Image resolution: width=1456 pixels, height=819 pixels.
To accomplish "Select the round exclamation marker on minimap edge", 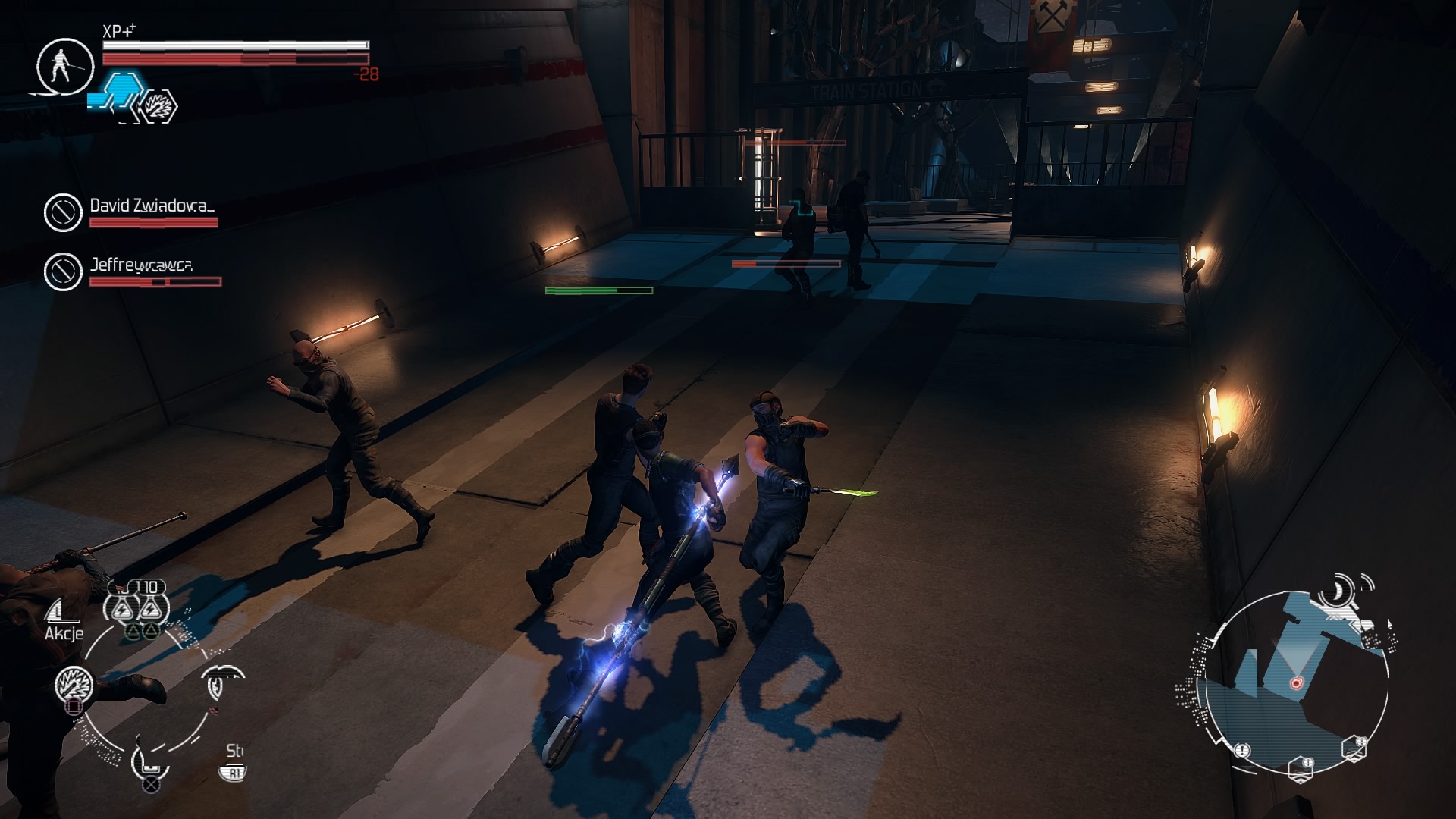I will coord(1242,750).
